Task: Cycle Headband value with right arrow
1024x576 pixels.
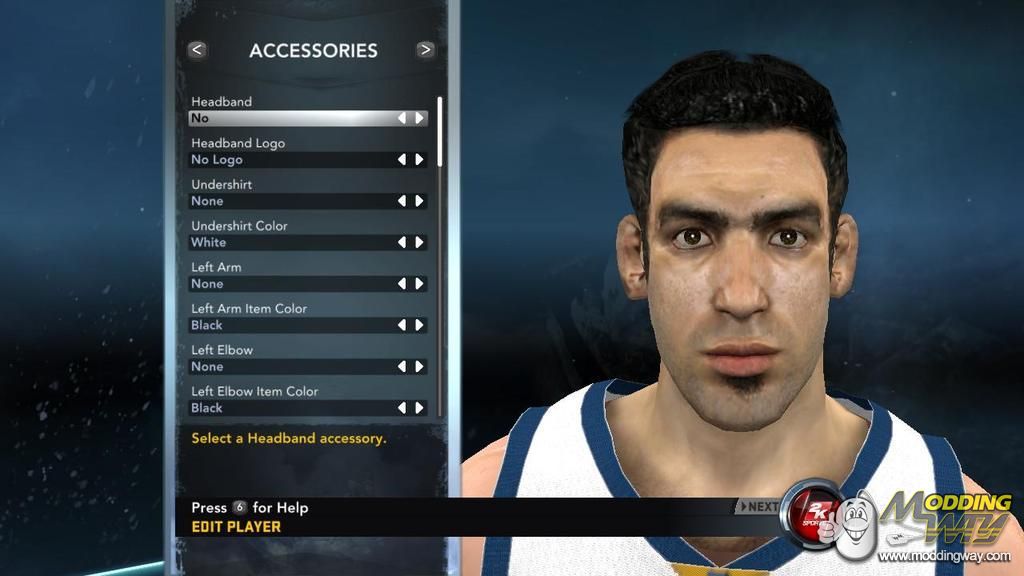Action: pos(420,118)
